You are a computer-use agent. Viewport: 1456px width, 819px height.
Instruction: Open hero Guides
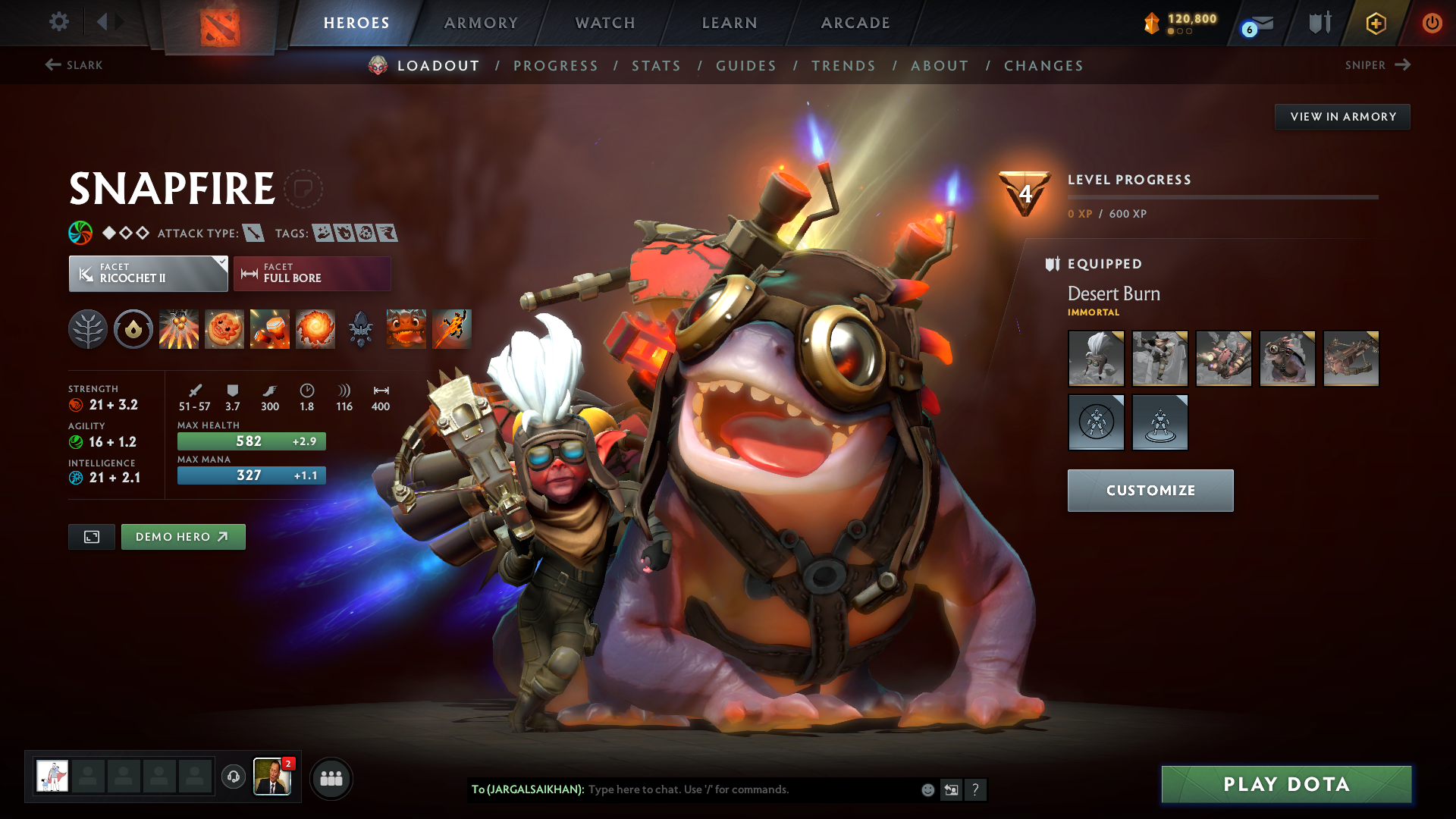click(746, 66)
